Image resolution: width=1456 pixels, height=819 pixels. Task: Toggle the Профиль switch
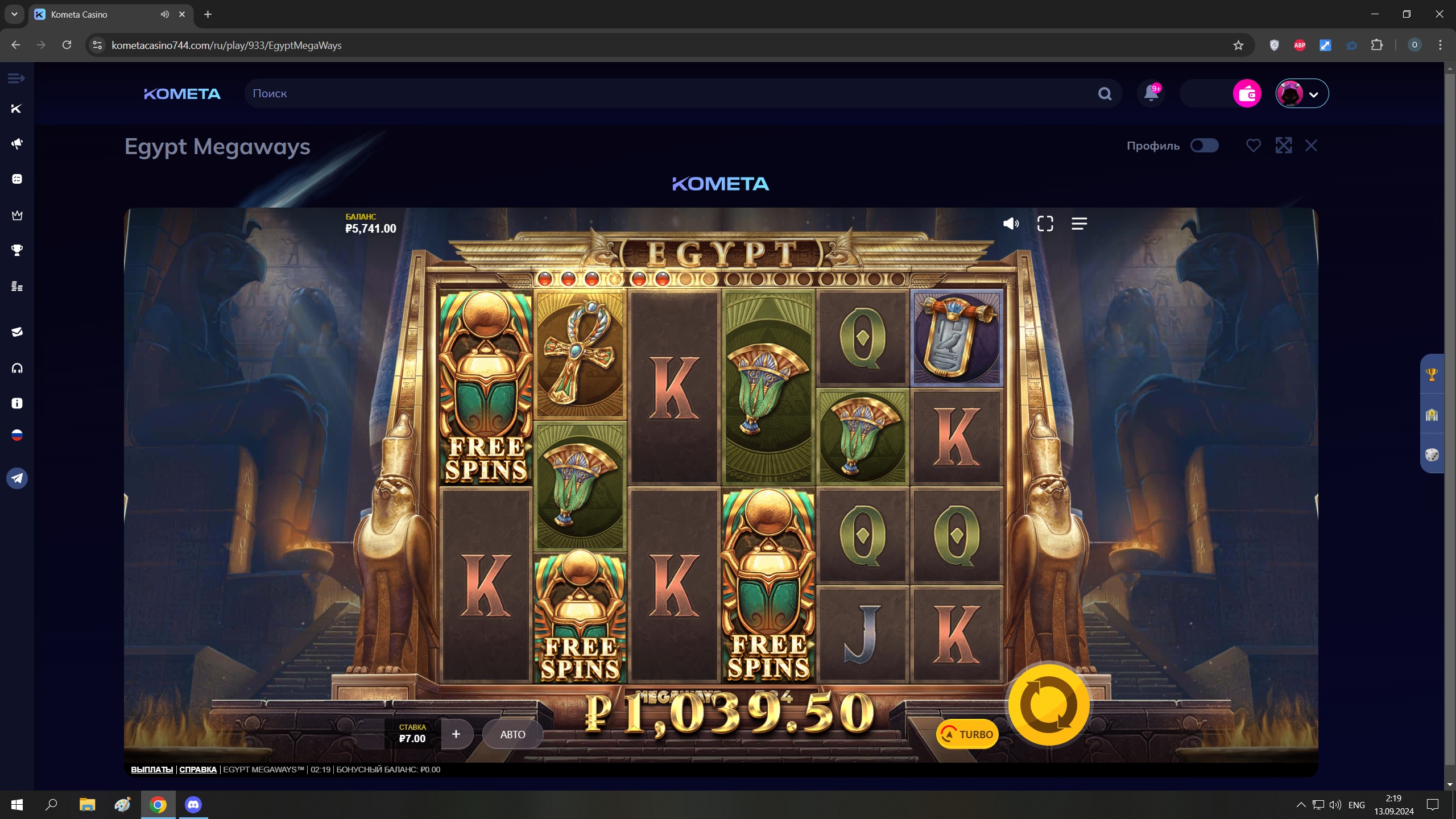coord(1204,146)
